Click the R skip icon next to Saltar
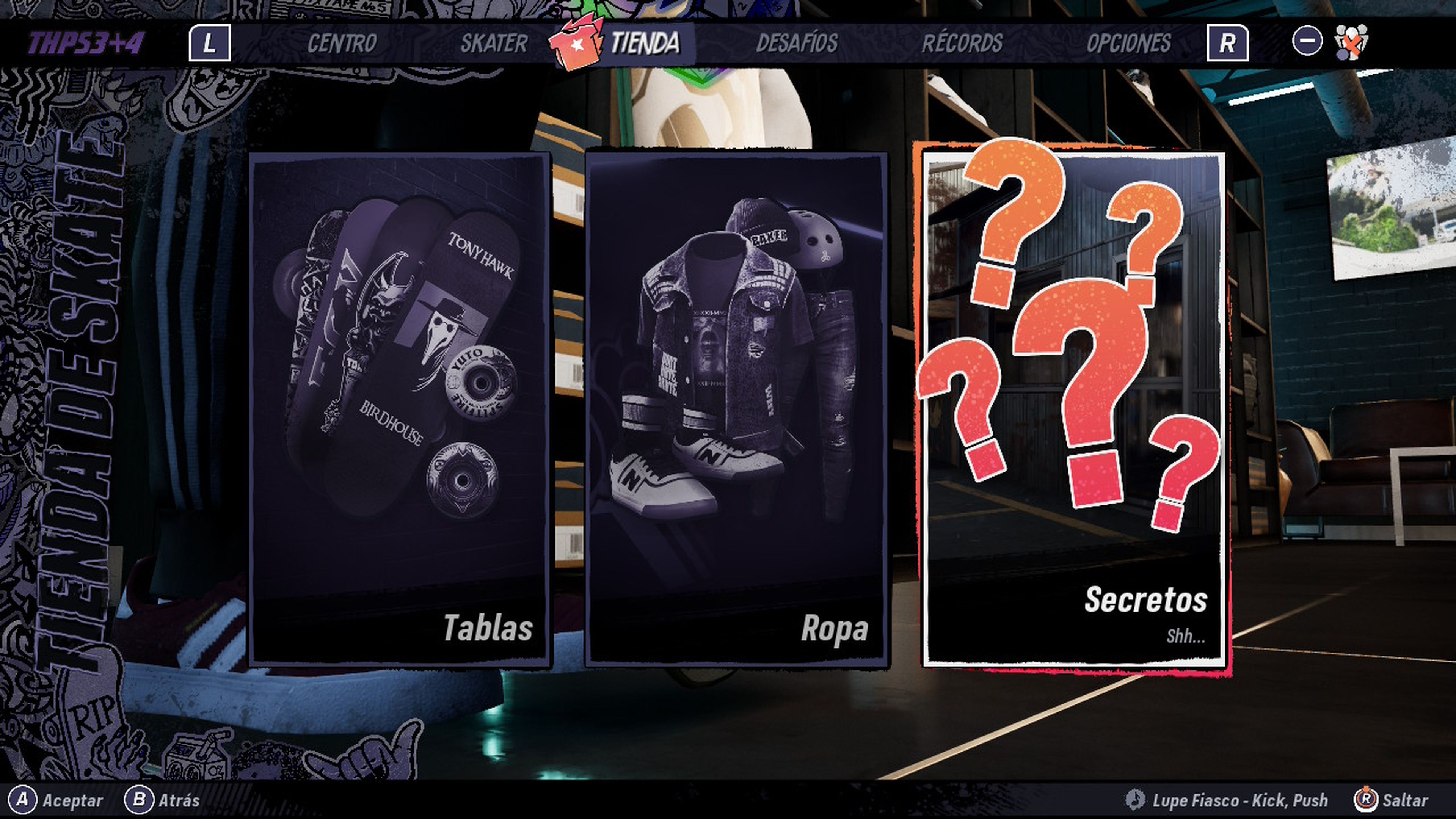The height and width of the screenshot is (819, 1456). click(1365, 800)
